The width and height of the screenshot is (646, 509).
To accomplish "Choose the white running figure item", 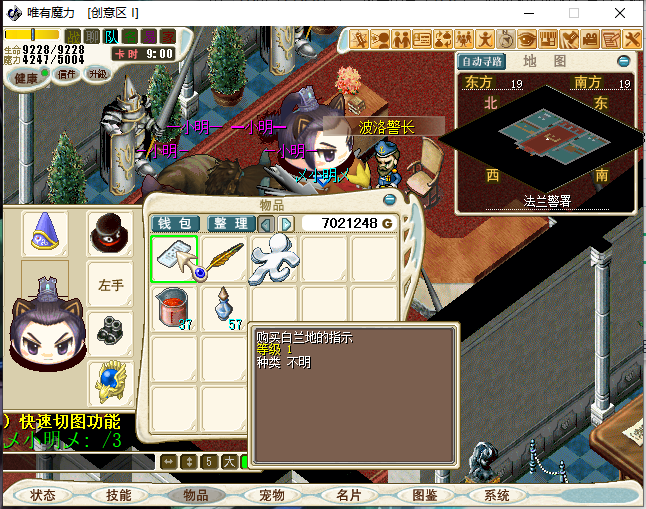I will click(273, 259).
